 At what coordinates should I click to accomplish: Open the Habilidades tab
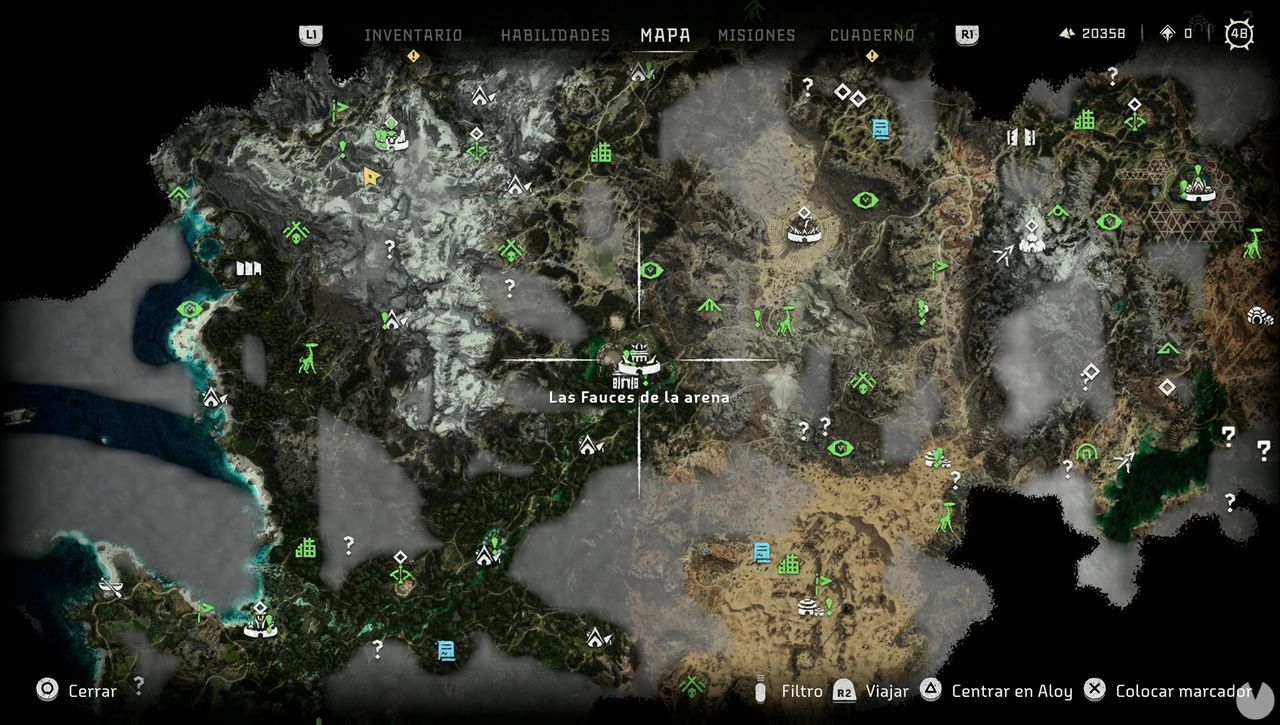pos(555,35)
